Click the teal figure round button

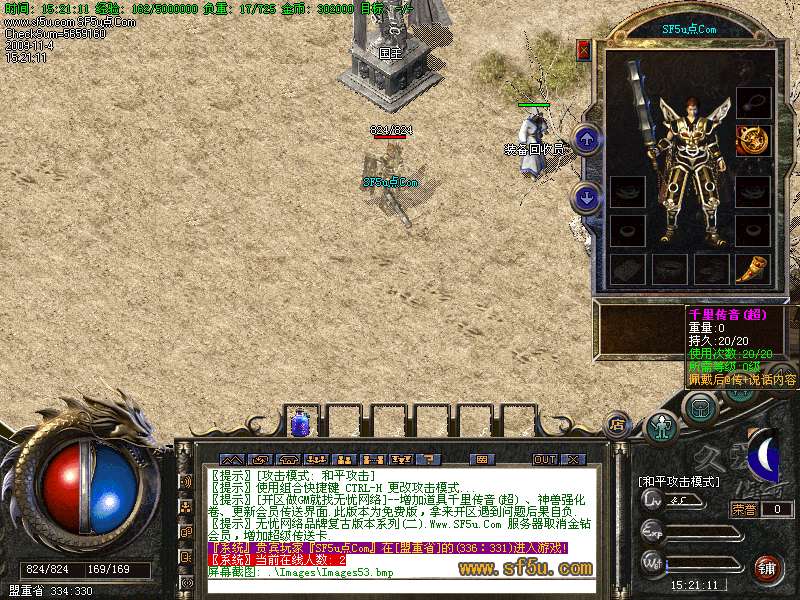pyautogui.click(x=660, y=428)
